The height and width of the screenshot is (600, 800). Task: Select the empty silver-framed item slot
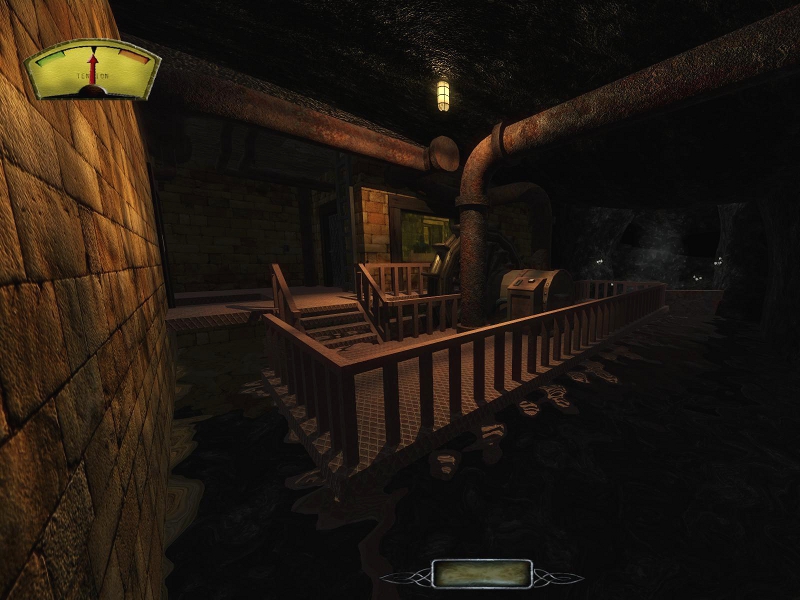point(482,573)
